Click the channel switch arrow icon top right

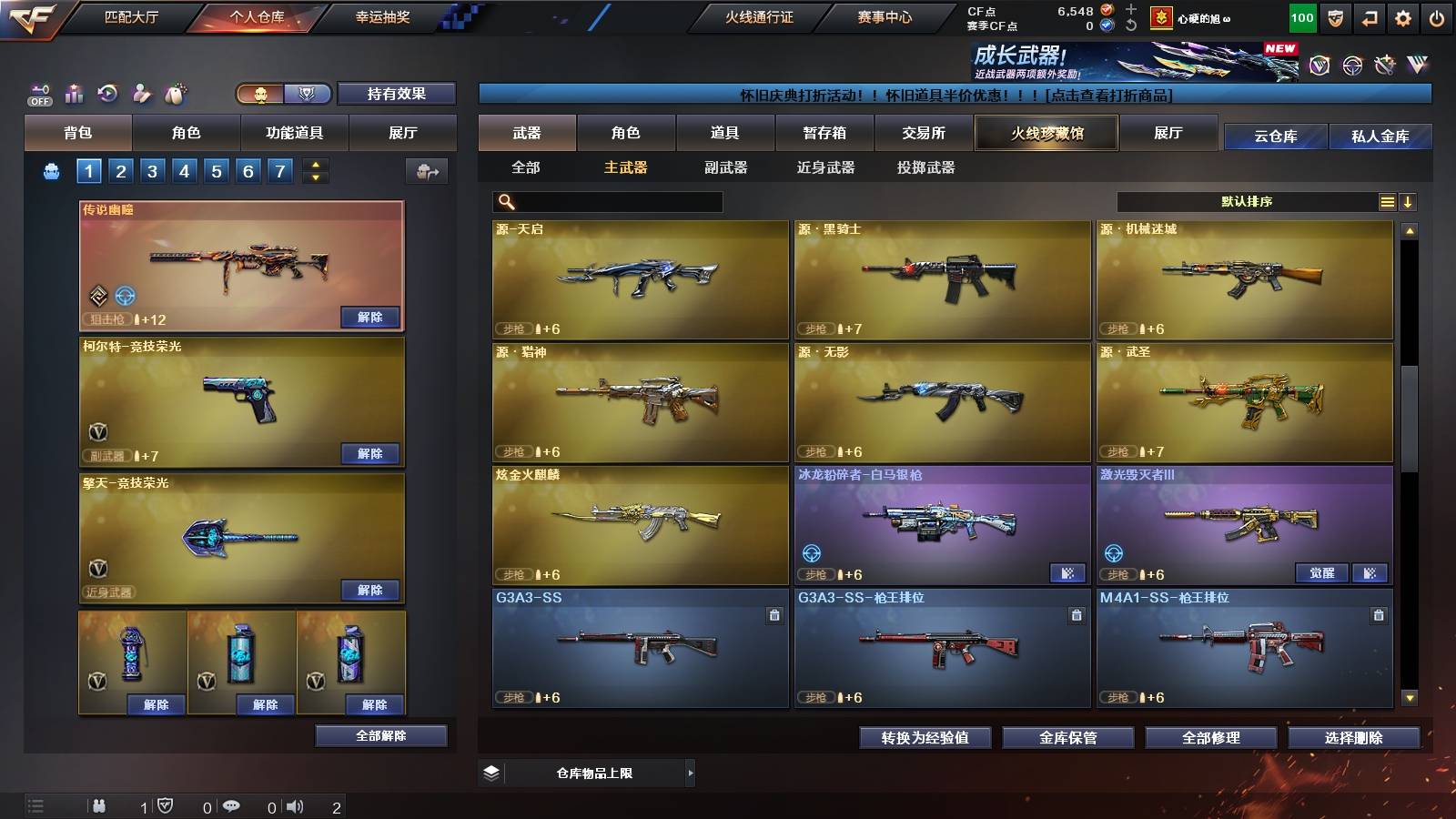pyautogui.click(x=1368, y=15)
